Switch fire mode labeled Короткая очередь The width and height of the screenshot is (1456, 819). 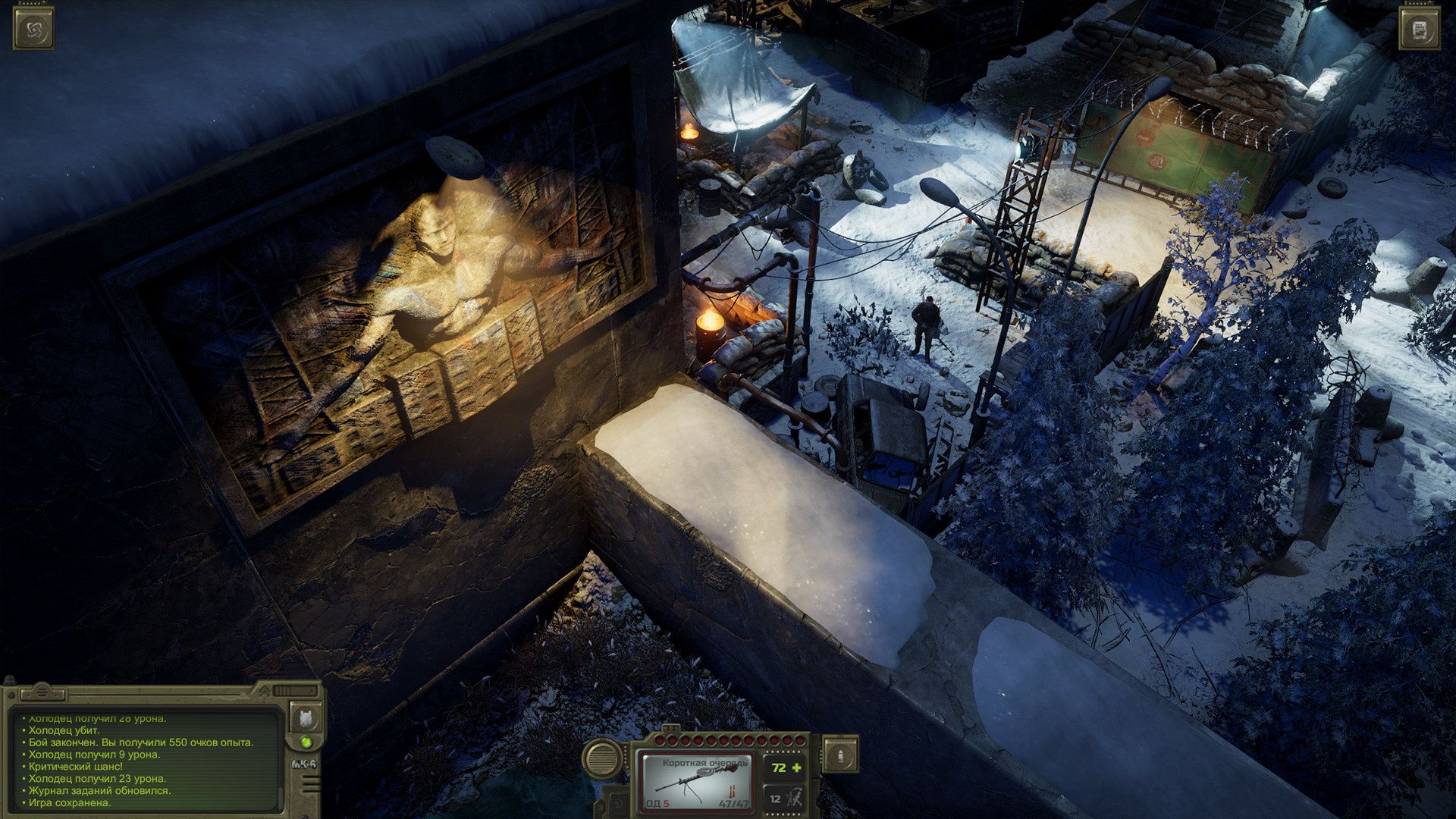coord(705,762)
